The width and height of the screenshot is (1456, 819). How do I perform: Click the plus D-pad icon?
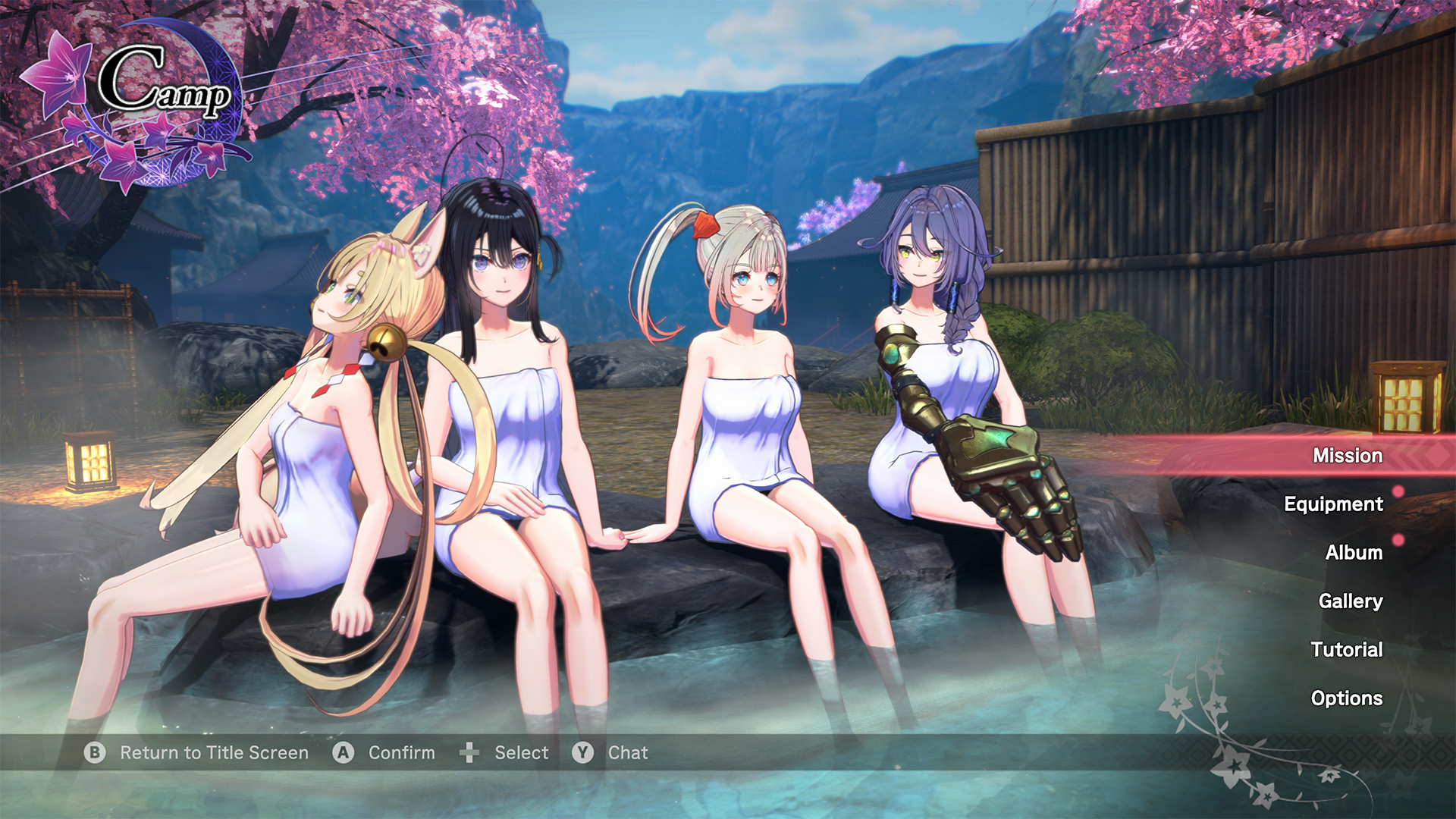(470, 753)
